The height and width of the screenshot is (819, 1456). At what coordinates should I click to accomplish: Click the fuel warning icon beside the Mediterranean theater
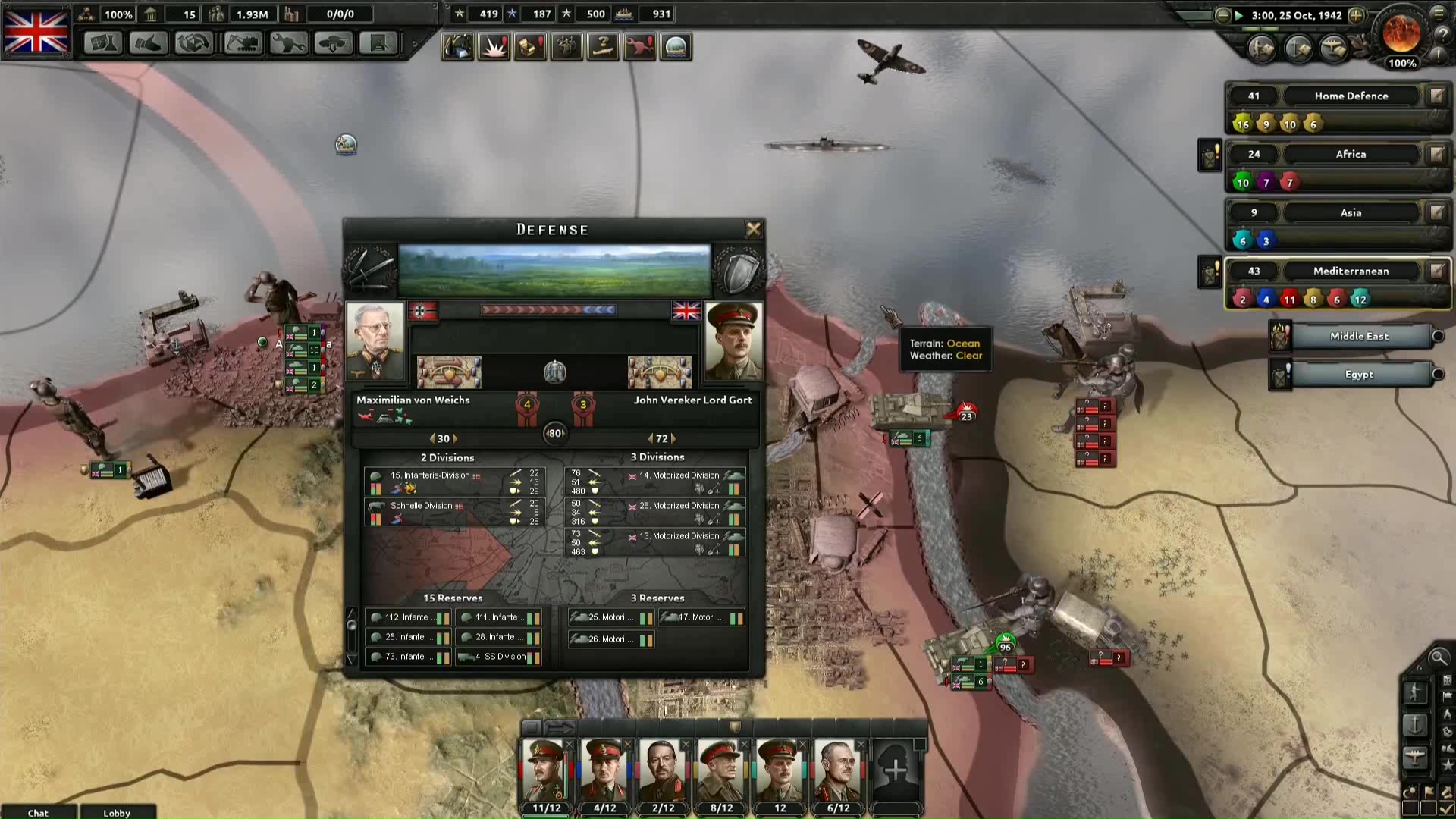pyautogui.click(x=1209, y=271)
